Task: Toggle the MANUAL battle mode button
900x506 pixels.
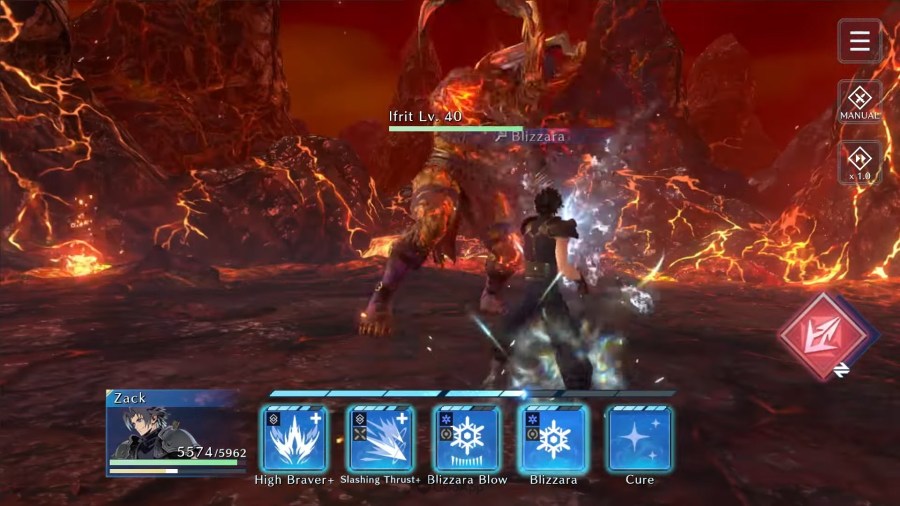Action: pos(859,101)
